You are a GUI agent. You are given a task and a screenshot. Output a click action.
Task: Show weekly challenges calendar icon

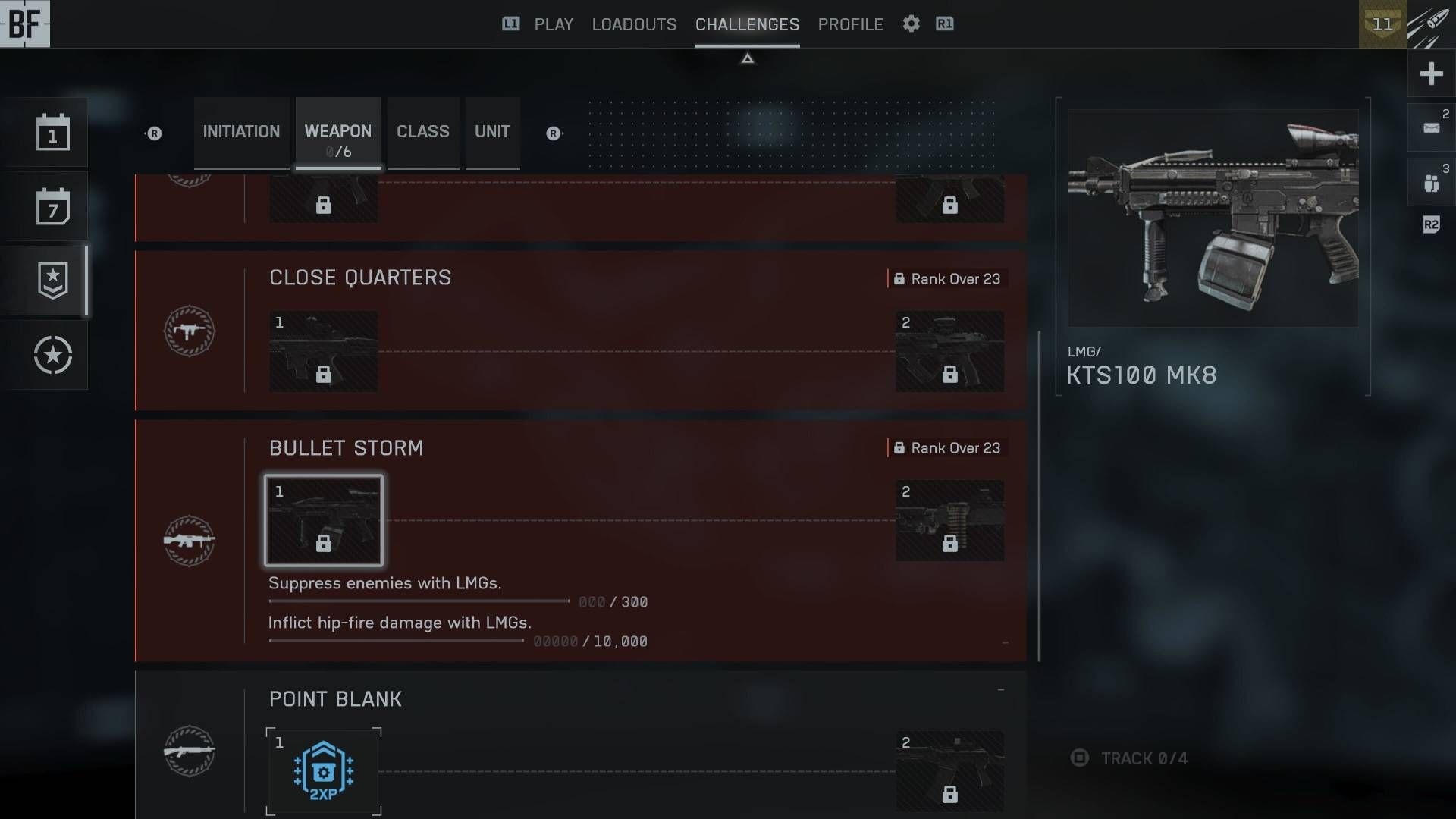(x=52, y=206)
